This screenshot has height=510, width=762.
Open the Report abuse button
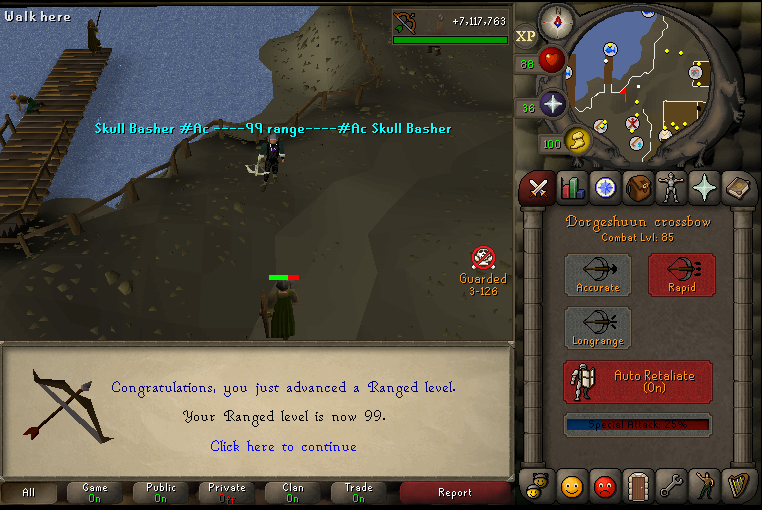(455, 492)
